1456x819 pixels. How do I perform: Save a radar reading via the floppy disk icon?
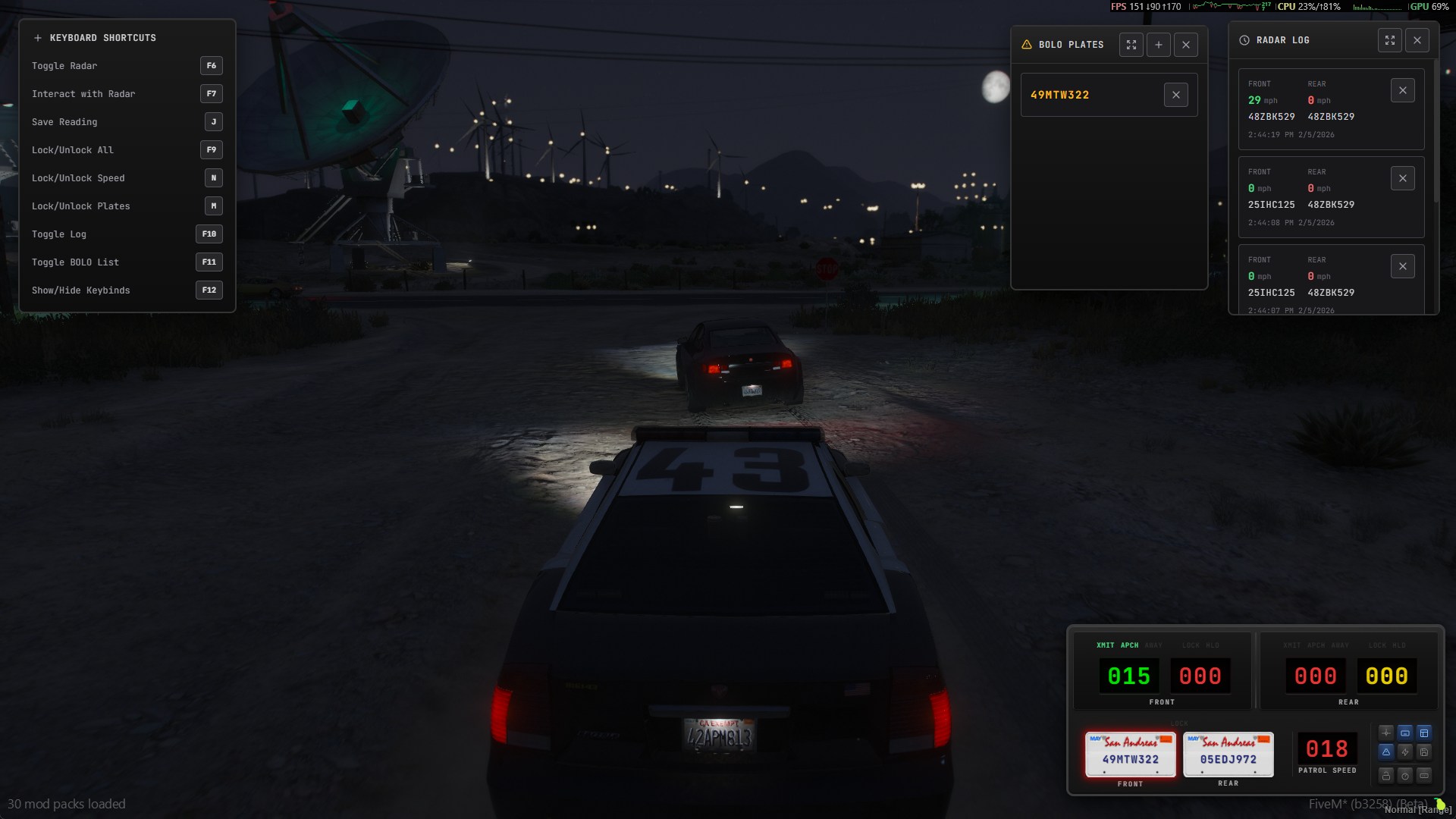coord(1424,752)
